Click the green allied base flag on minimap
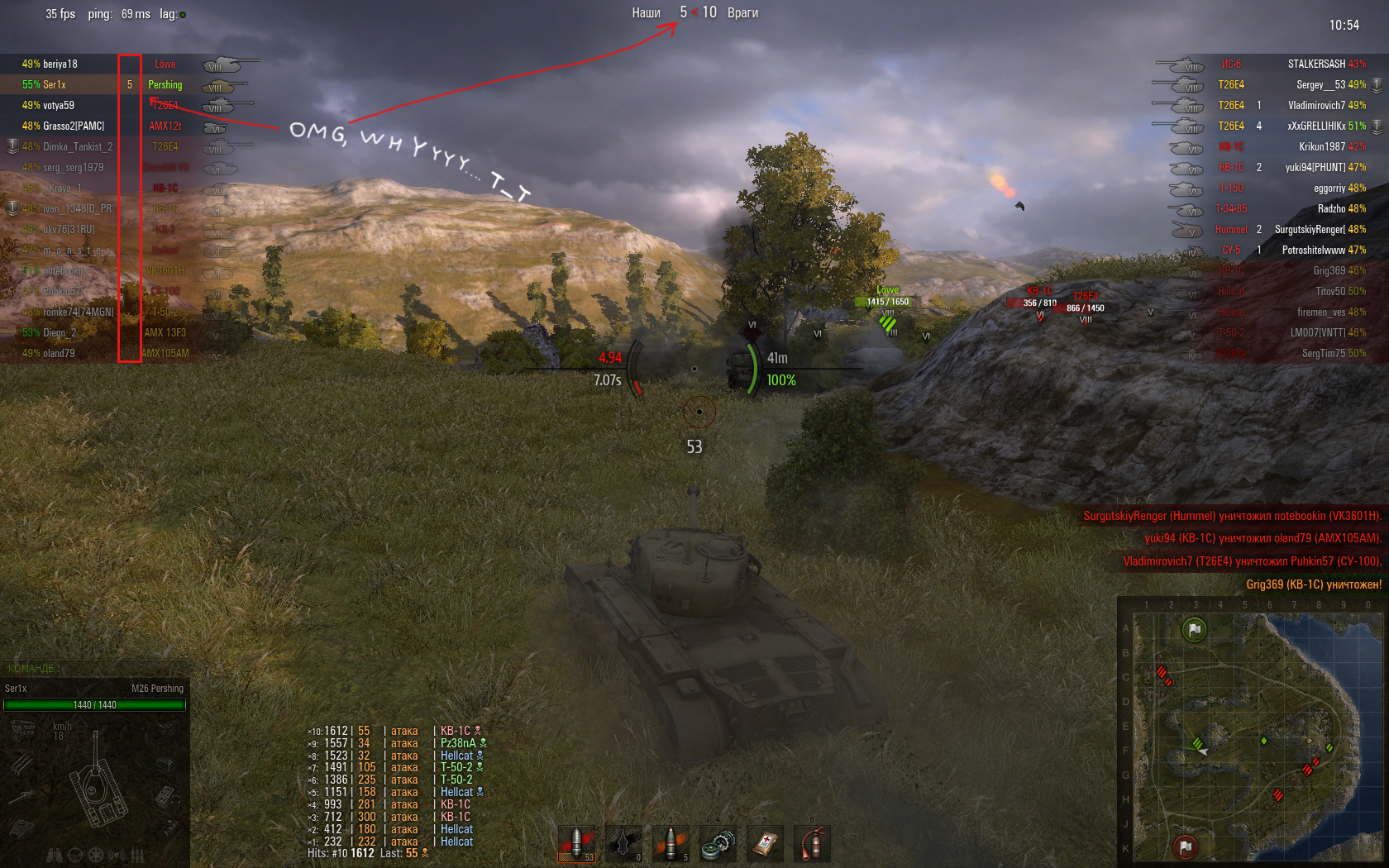1389x868 pixels. (1194, 630)
